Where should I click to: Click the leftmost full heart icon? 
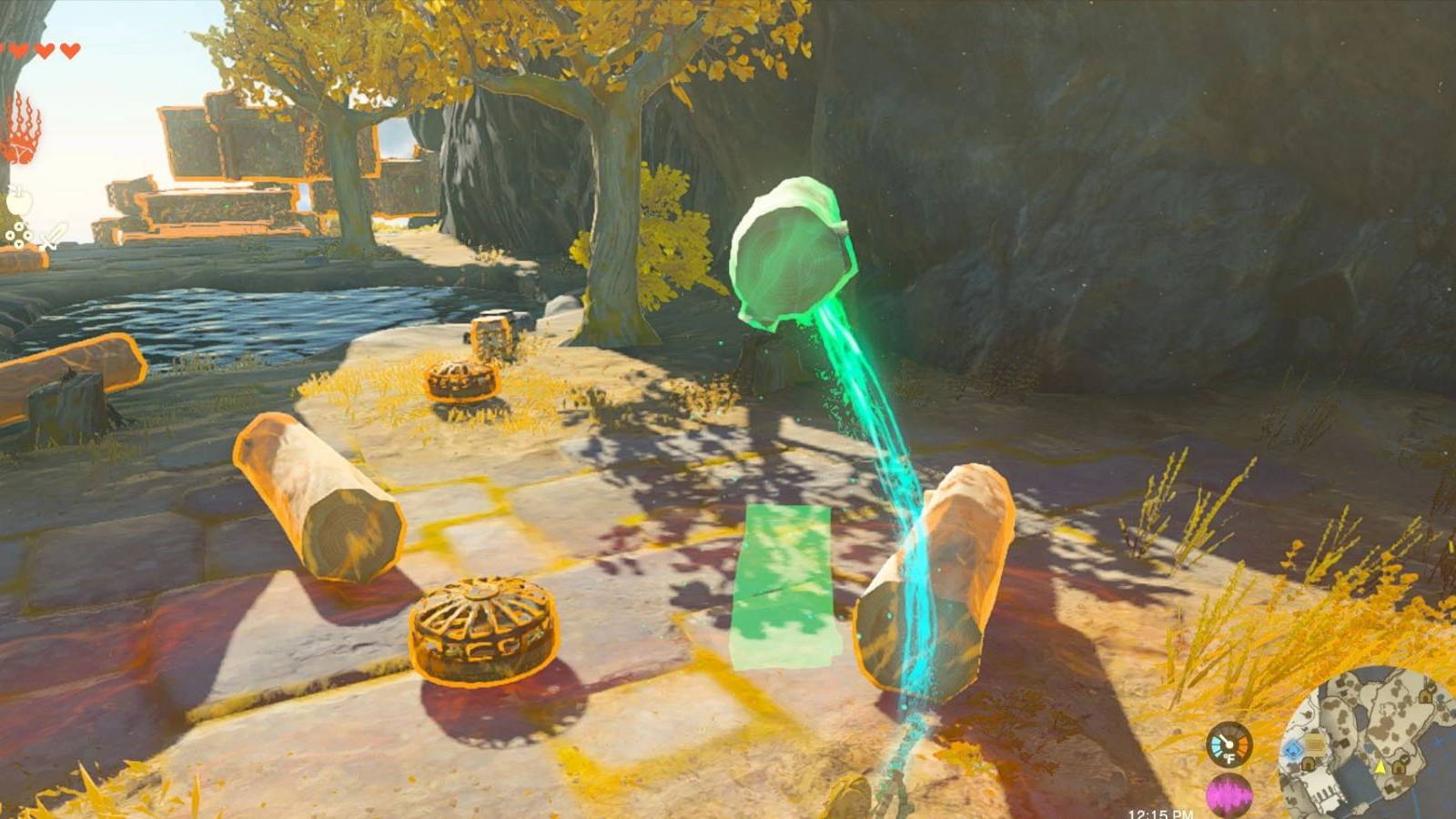coord(18,50)
